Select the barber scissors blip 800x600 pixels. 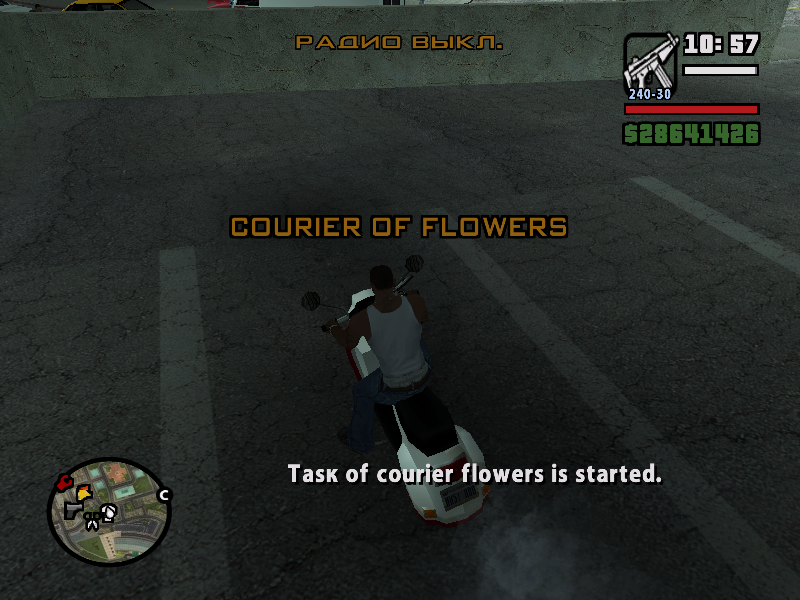[92, 518]
